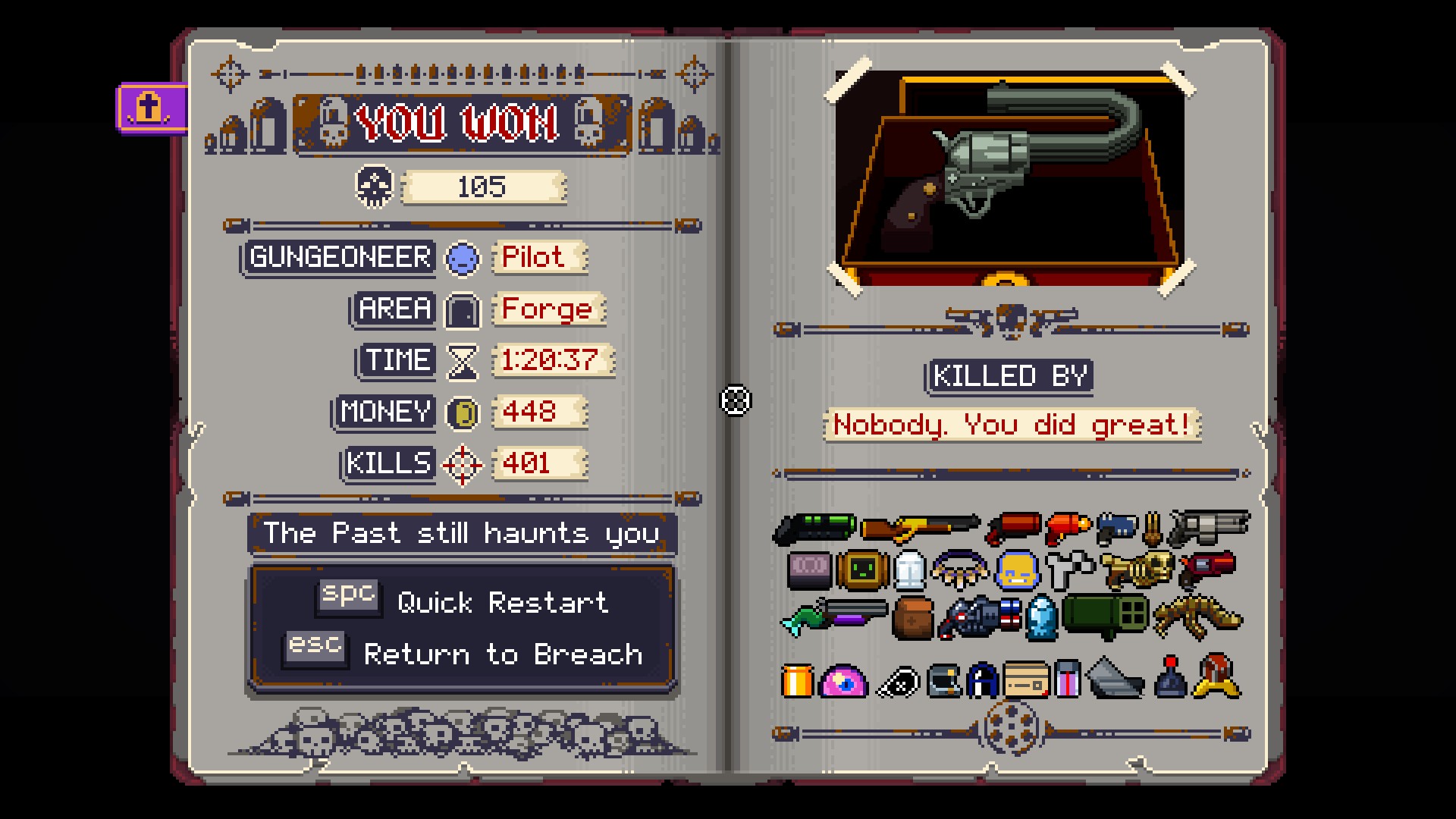Viewport: 1456px width, 819px height.
Task: Click the tombstone icon beside AREA Forge
Action: (462, 309)
